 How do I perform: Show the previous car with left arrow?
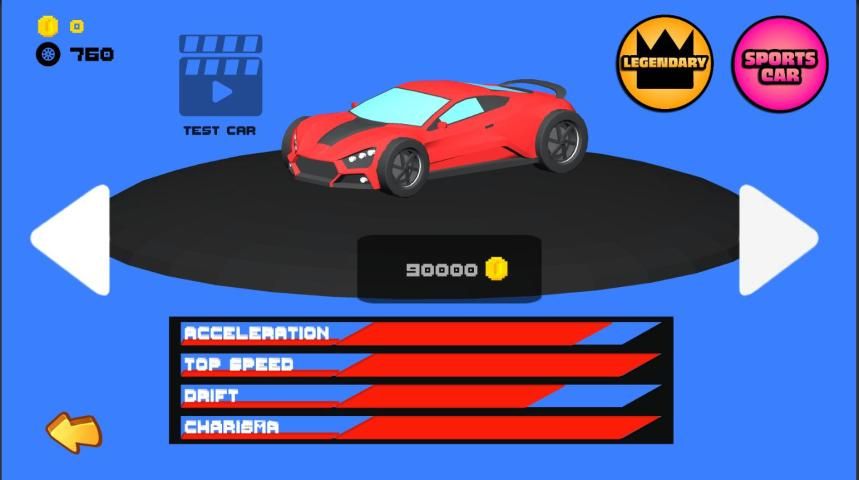(x=72, y=240)
